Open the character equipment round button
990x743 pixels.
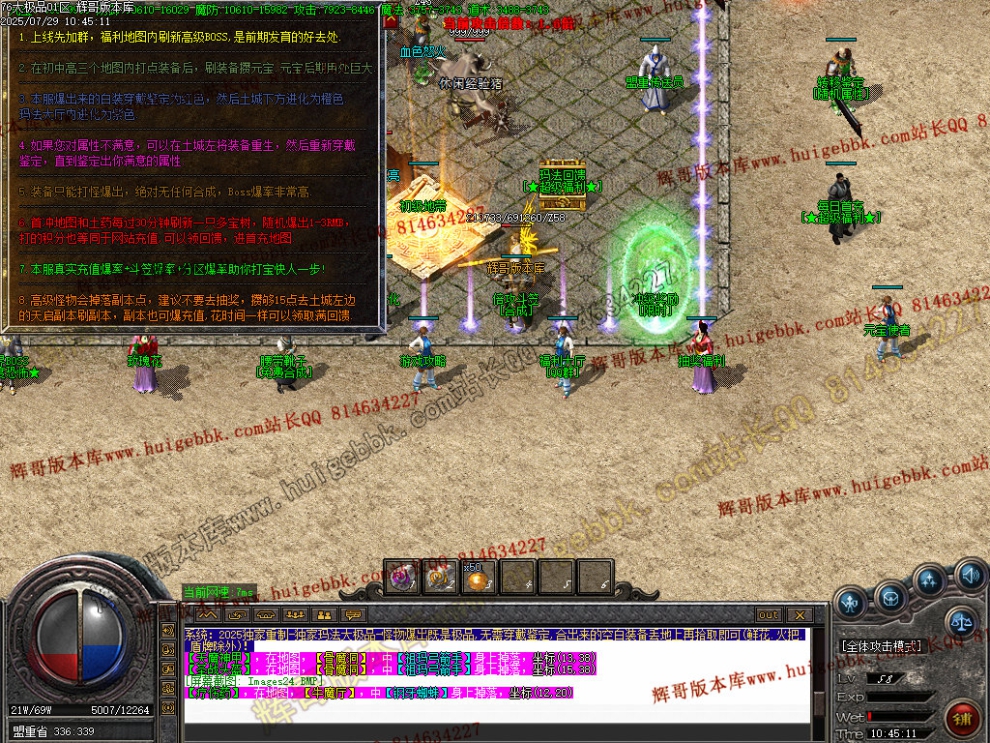(851, 603)
